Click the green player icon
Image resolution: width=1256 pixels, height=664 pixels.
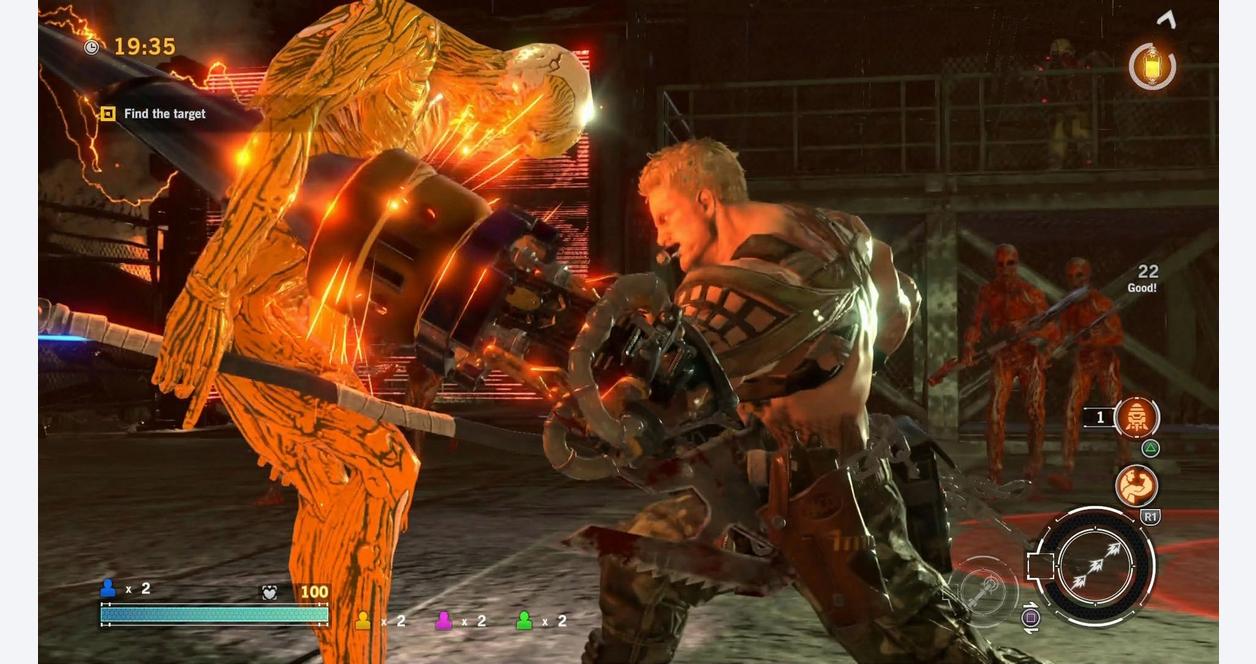tap(524, 621)
